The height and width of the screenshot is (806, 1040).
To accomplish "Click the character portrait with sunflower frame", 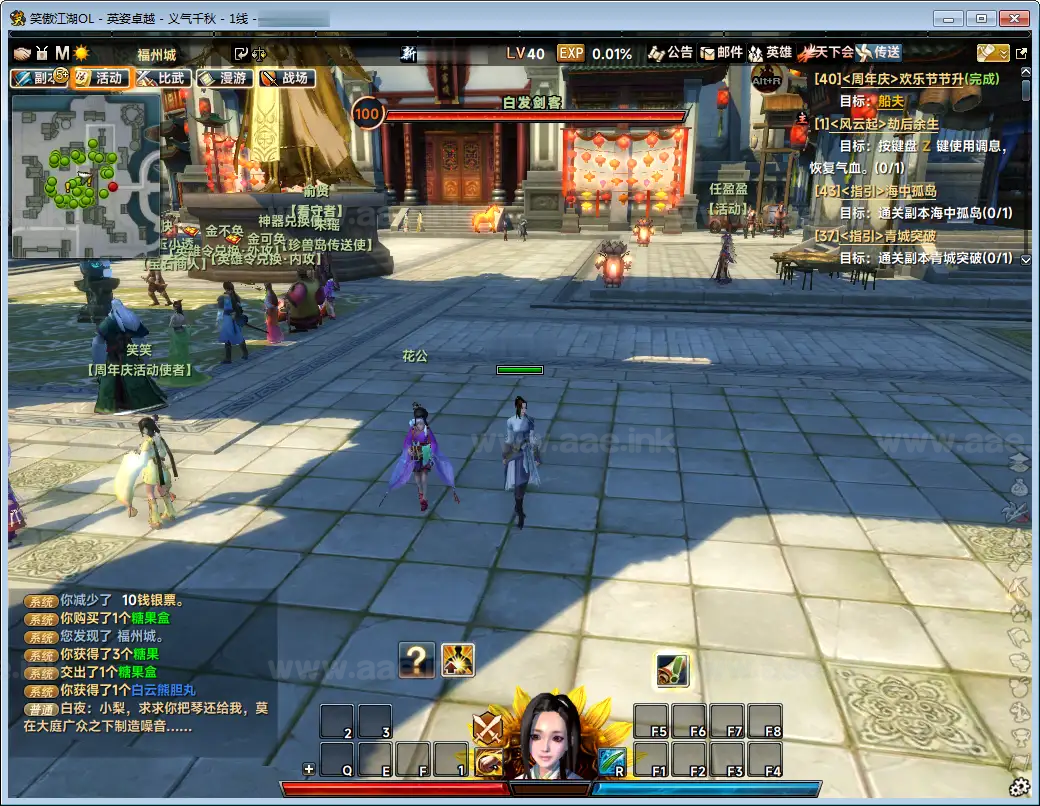I will click(x=548, y=737).
